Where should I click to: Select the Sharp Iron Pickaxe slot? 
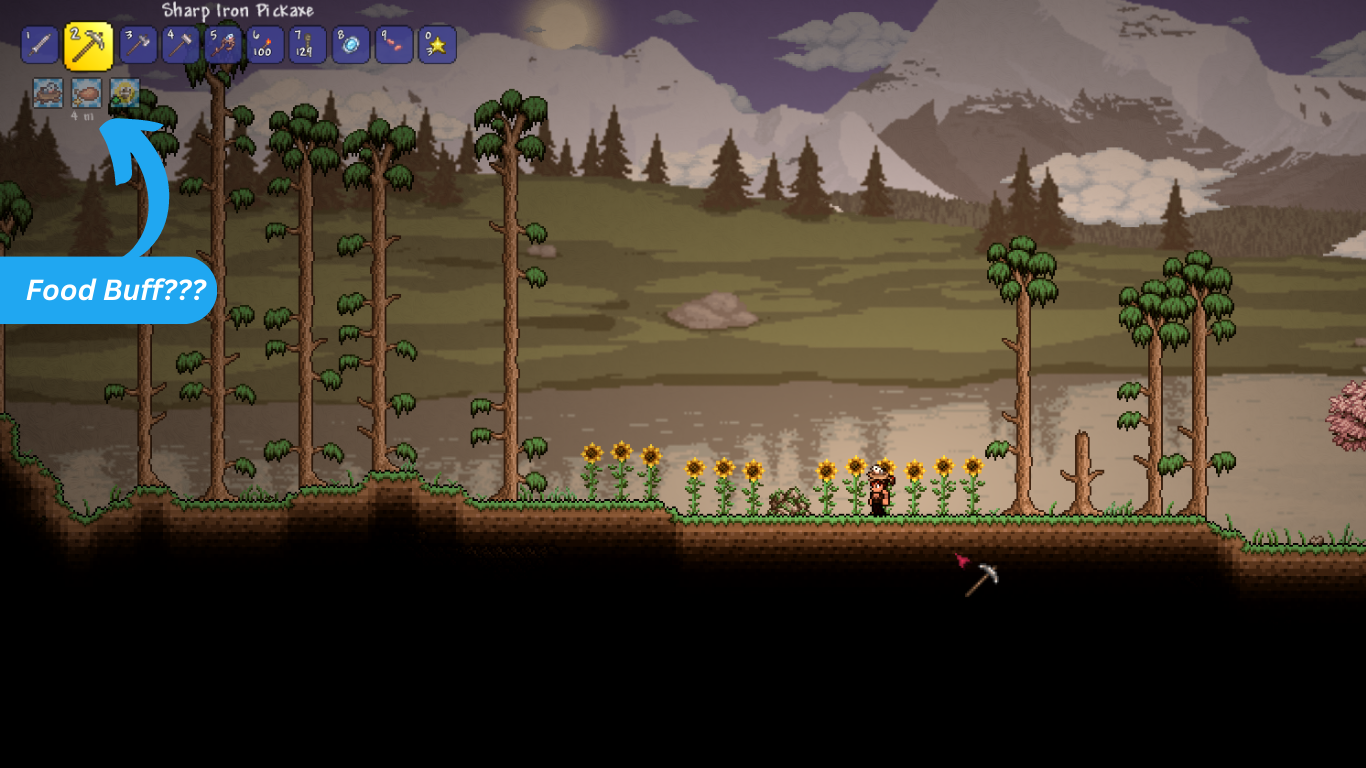point(88,46)
